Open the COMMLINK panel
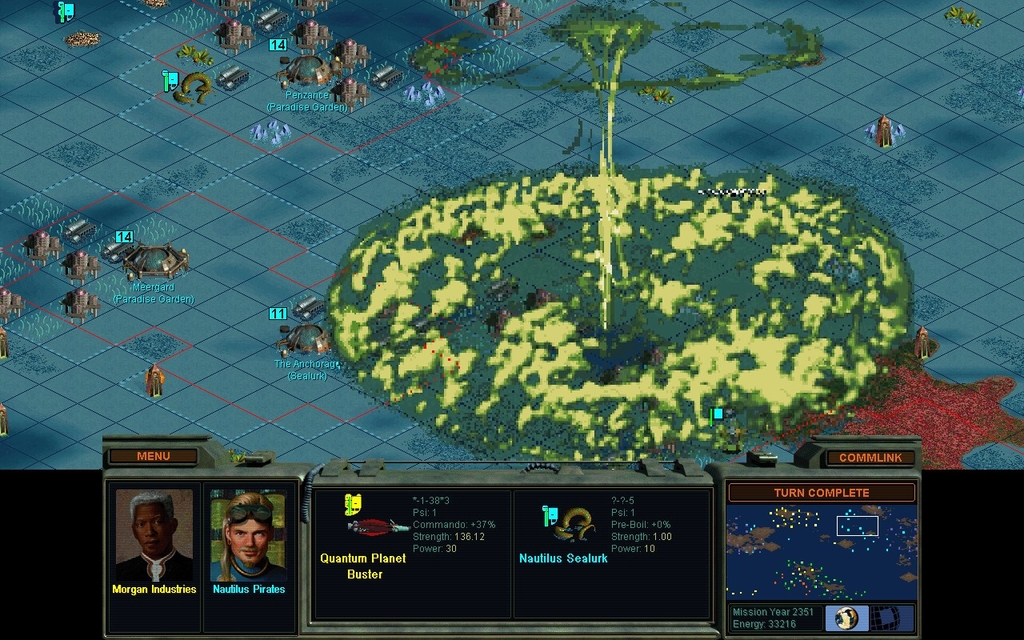Screen dimensions: 1024x640 point(870,457)
